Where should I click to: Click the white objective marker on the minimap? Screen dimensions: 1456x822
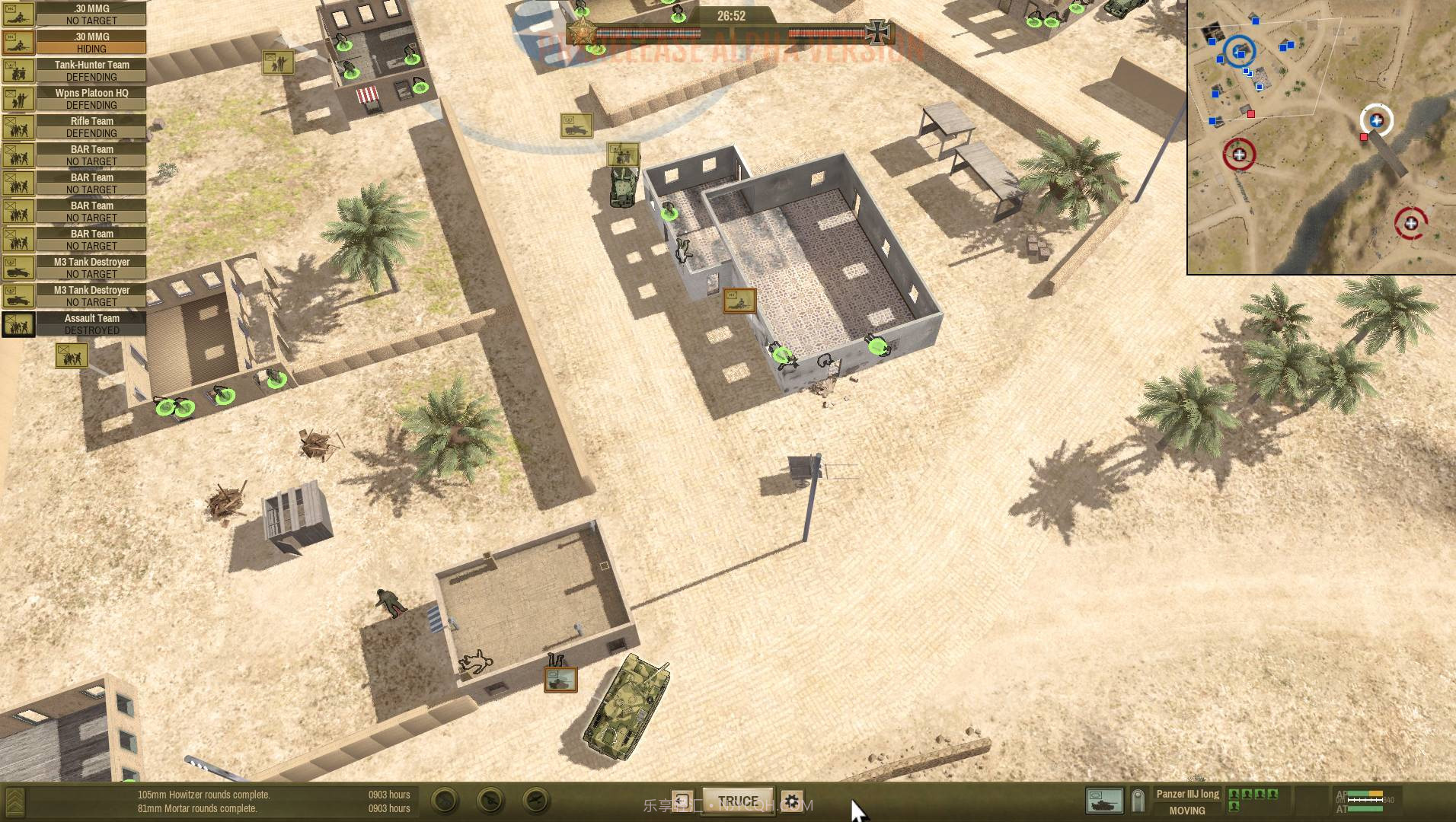(1375, 119)
